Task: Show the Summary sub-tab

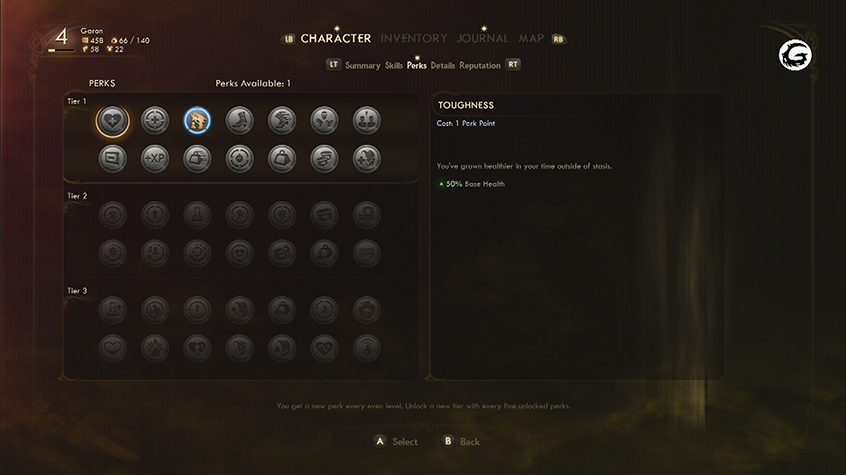Action: click(362, 65)
